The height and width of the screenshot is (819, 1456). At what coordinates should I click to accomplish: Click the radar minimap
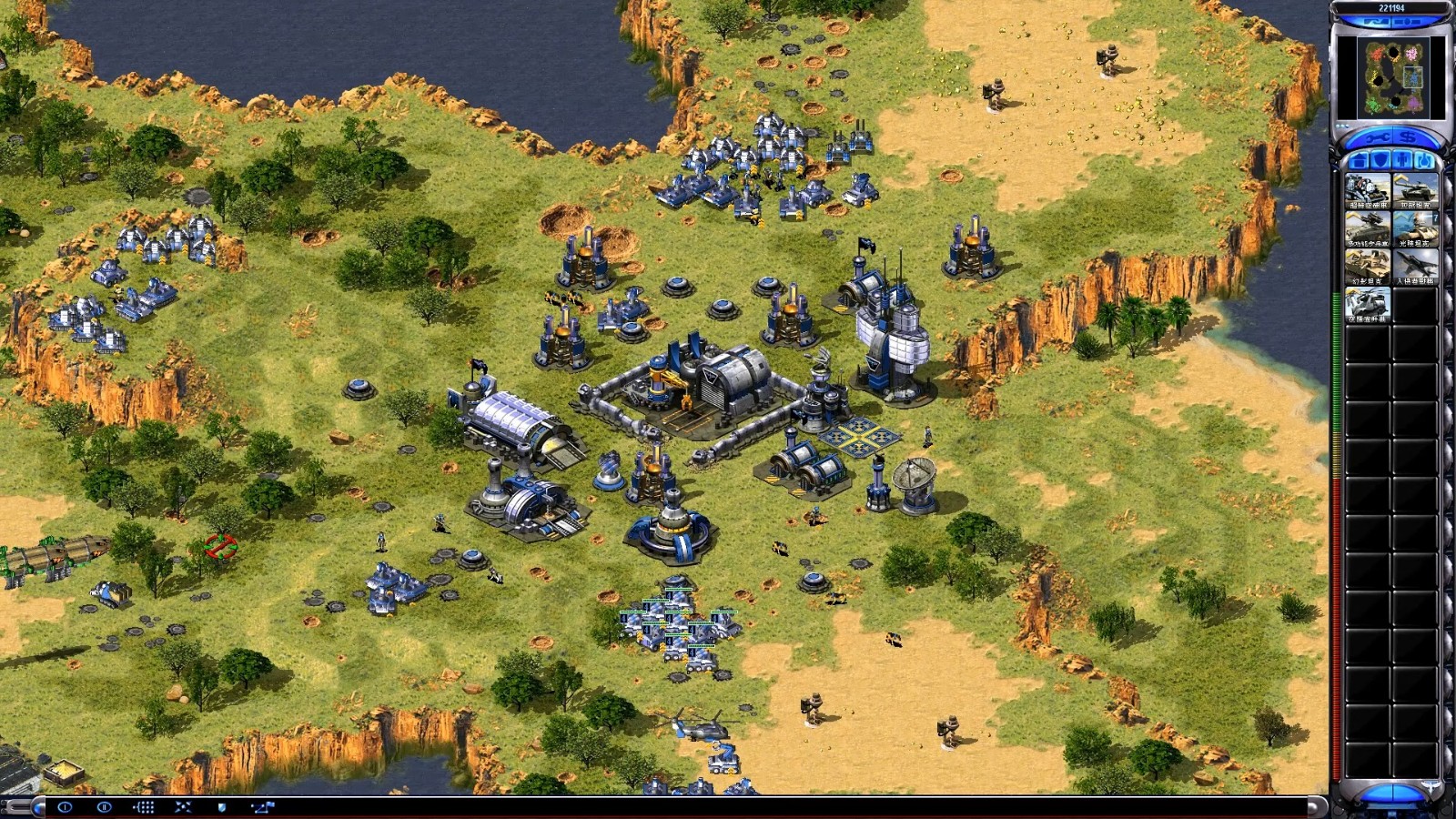1391,77
